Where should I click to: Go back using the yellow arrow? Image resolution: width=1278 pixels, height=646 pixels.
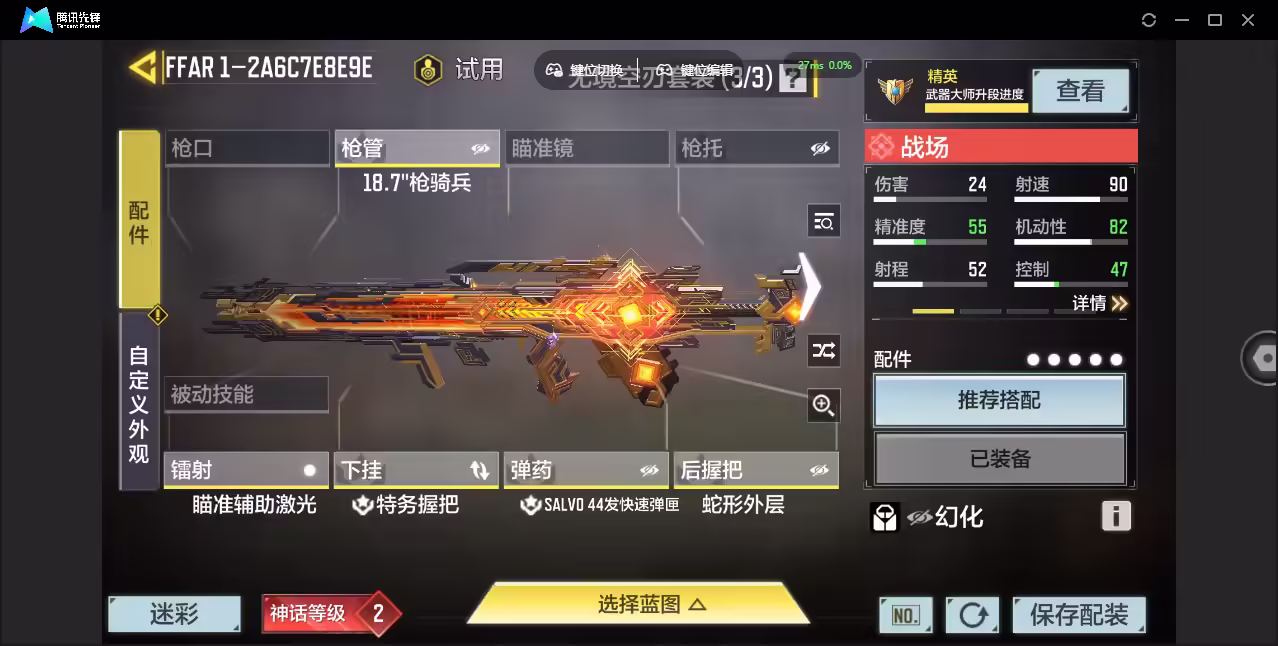[143, 68]
